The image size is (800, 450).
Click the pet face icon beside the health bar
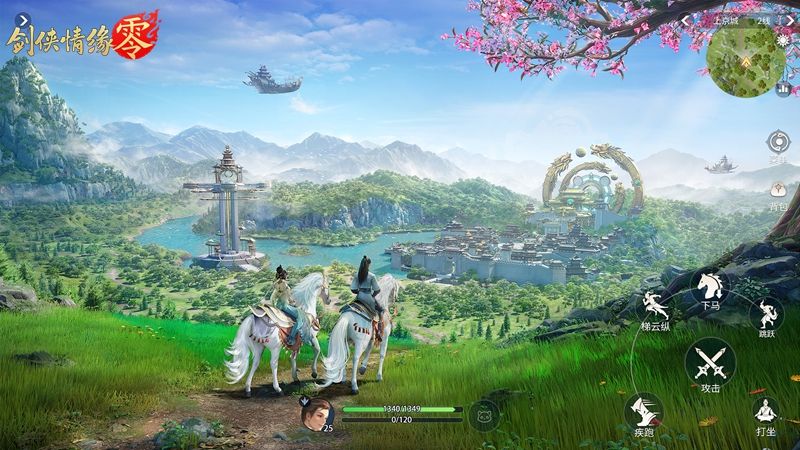coord(482,413)
